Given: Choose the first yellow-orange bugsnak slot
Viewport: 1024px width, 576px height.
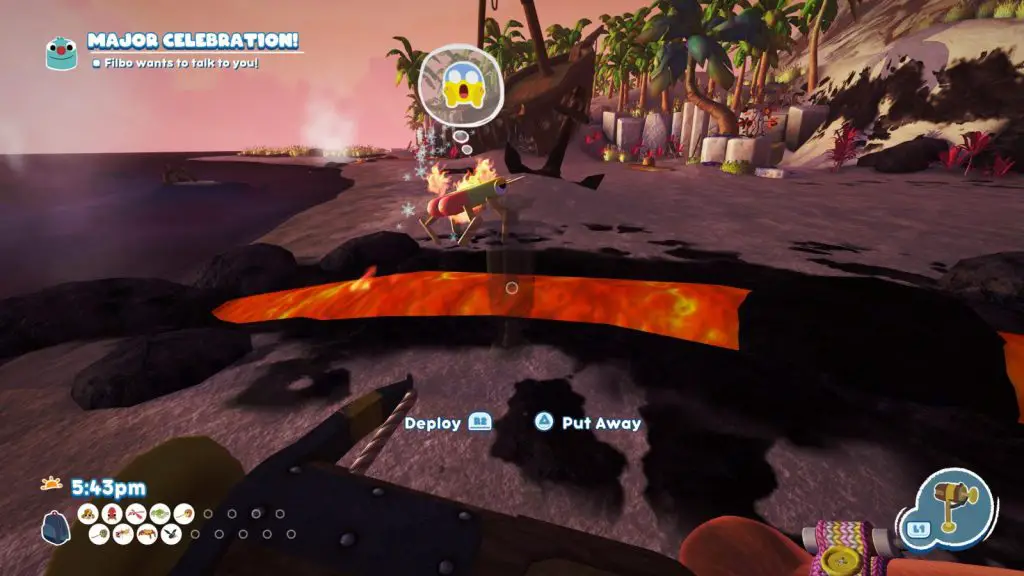Looking at the screenshot, I should (88, 514).
